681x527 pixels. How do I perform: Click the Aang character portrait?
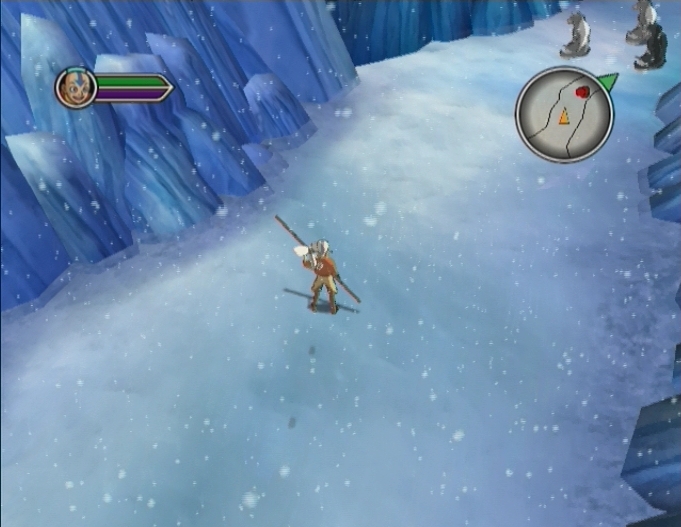75,87
